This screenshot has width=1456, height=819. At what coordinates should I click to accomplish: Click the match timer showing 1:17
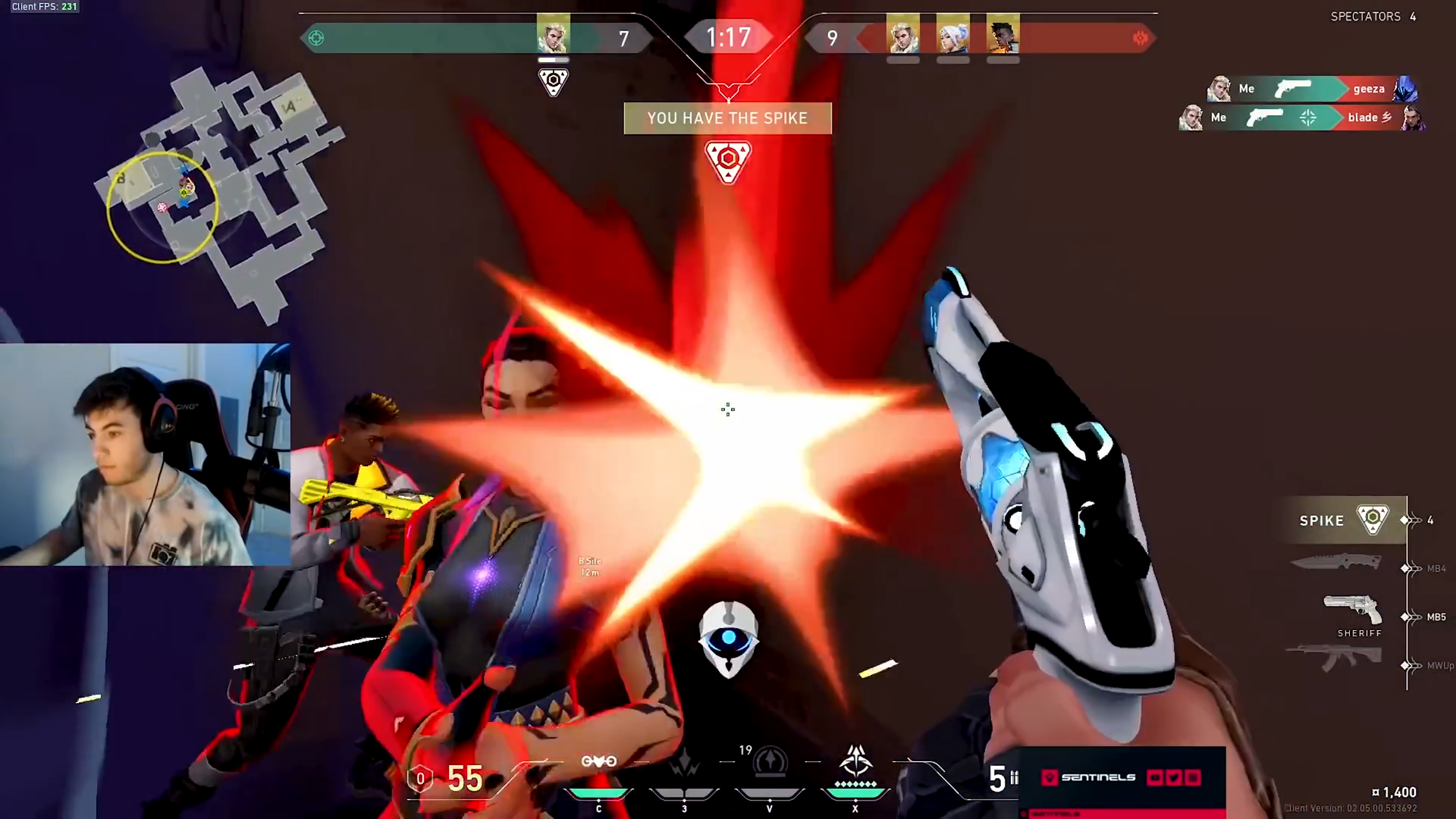pos(727,36)
